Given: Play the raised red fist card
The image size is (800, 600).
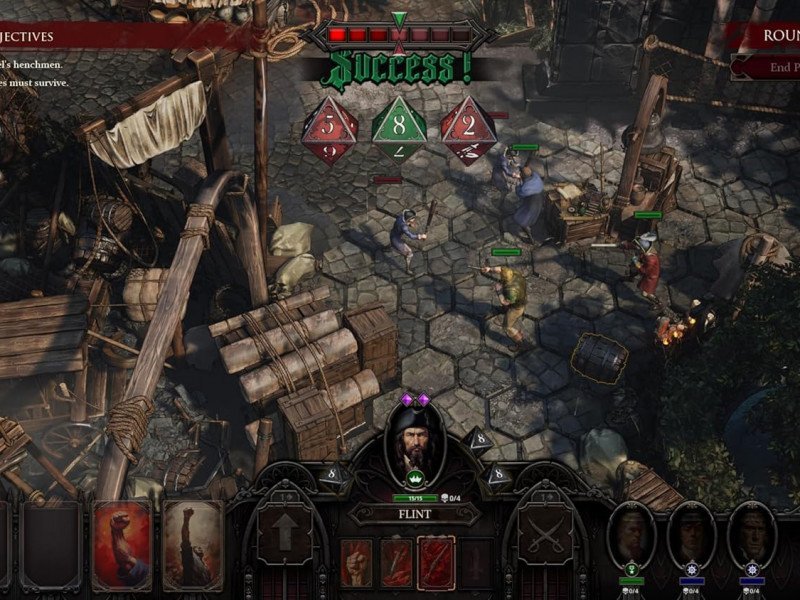Looking at the screenshot, I should pyautogui.click(x=122, y=545).
